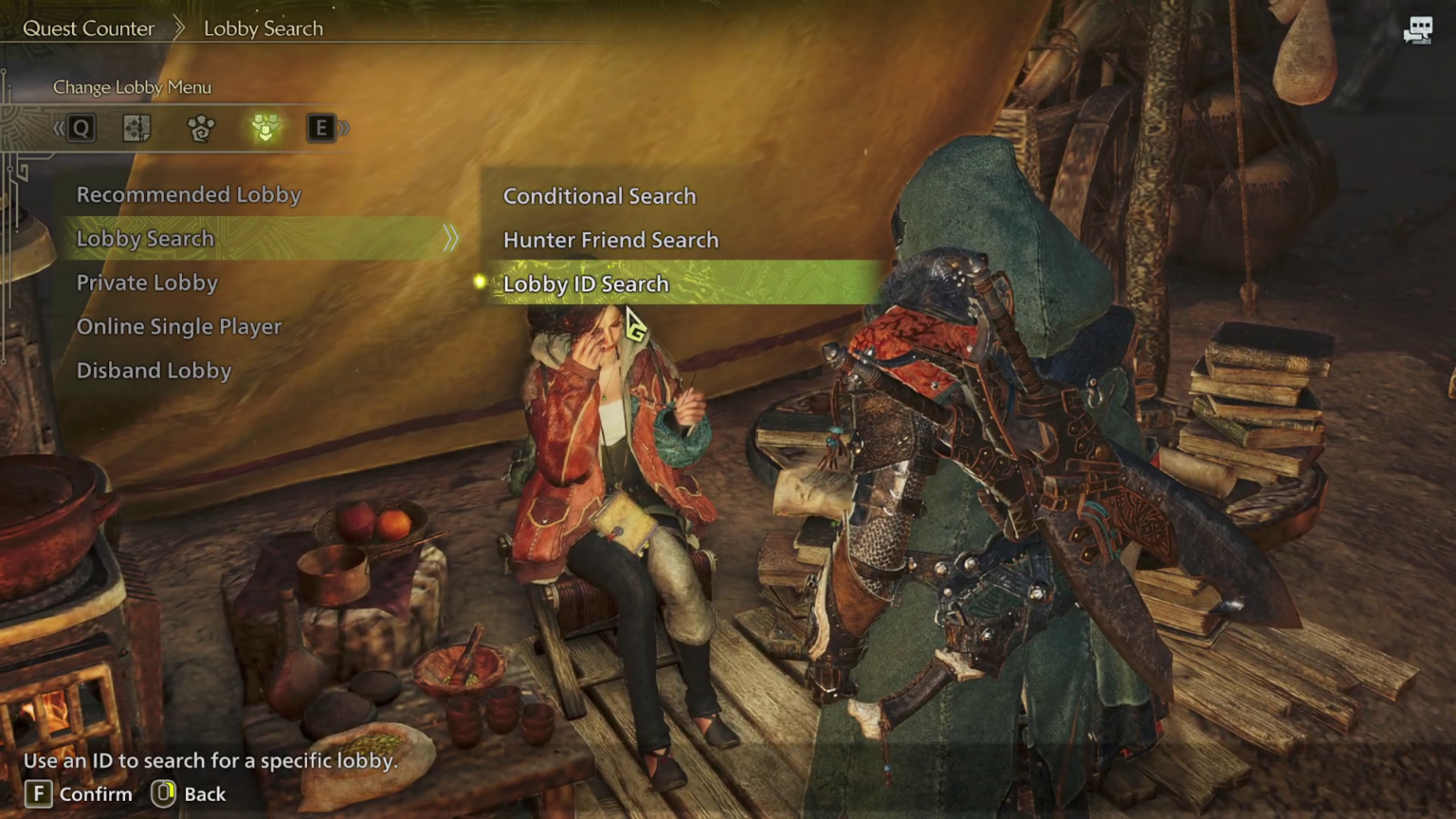The image size is (1456, 819).
Task: Click the highlighted lobby members icon
Action: click(x=265, y=128)
